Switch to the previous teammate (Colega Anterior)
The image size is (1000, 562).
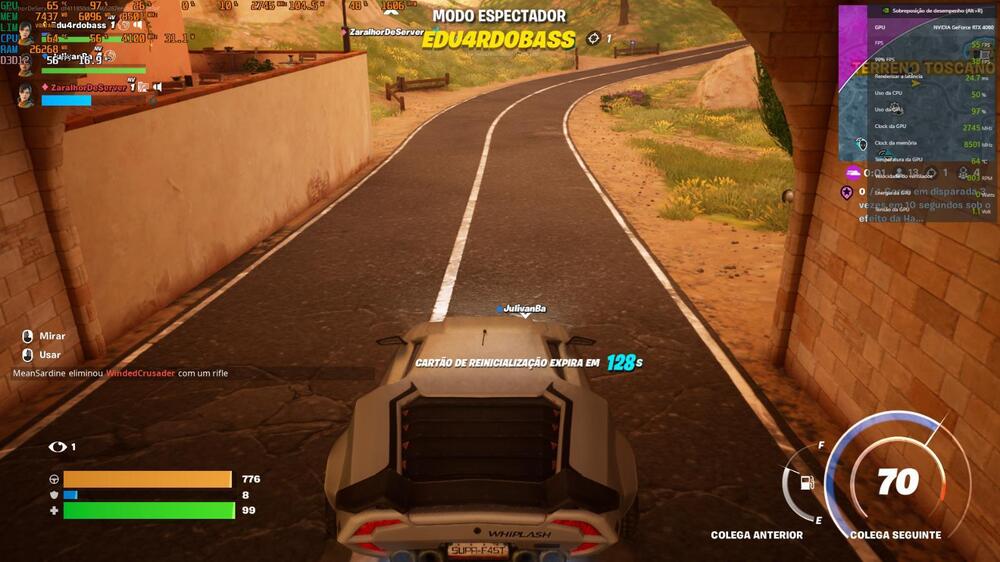(x=756, y=535)
